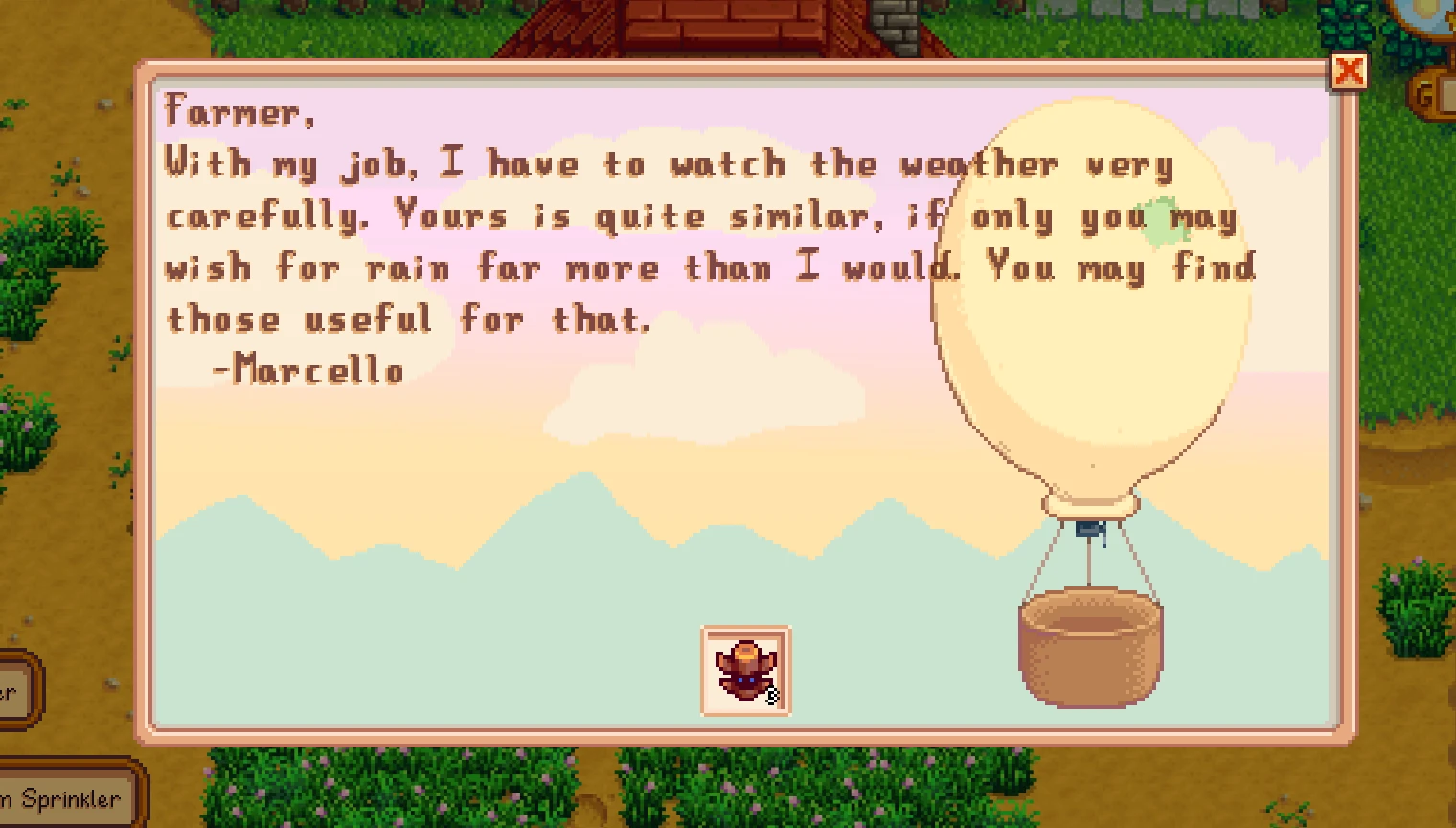
Task: Select the attachment slot frame below the text
Action: coord(746,670)
